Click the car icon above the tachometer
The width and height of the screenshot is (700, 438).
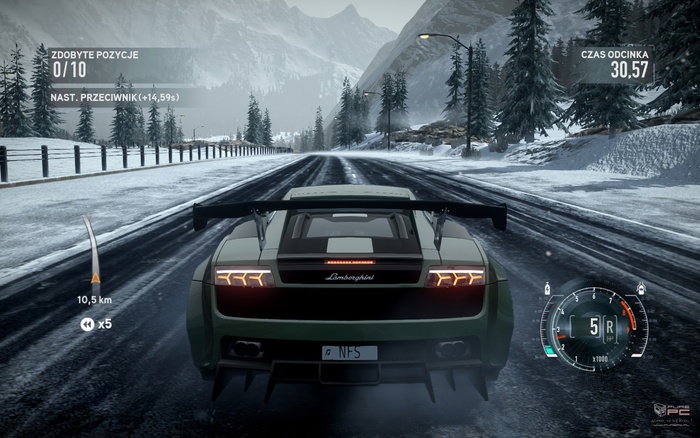[x=639, y=288]
